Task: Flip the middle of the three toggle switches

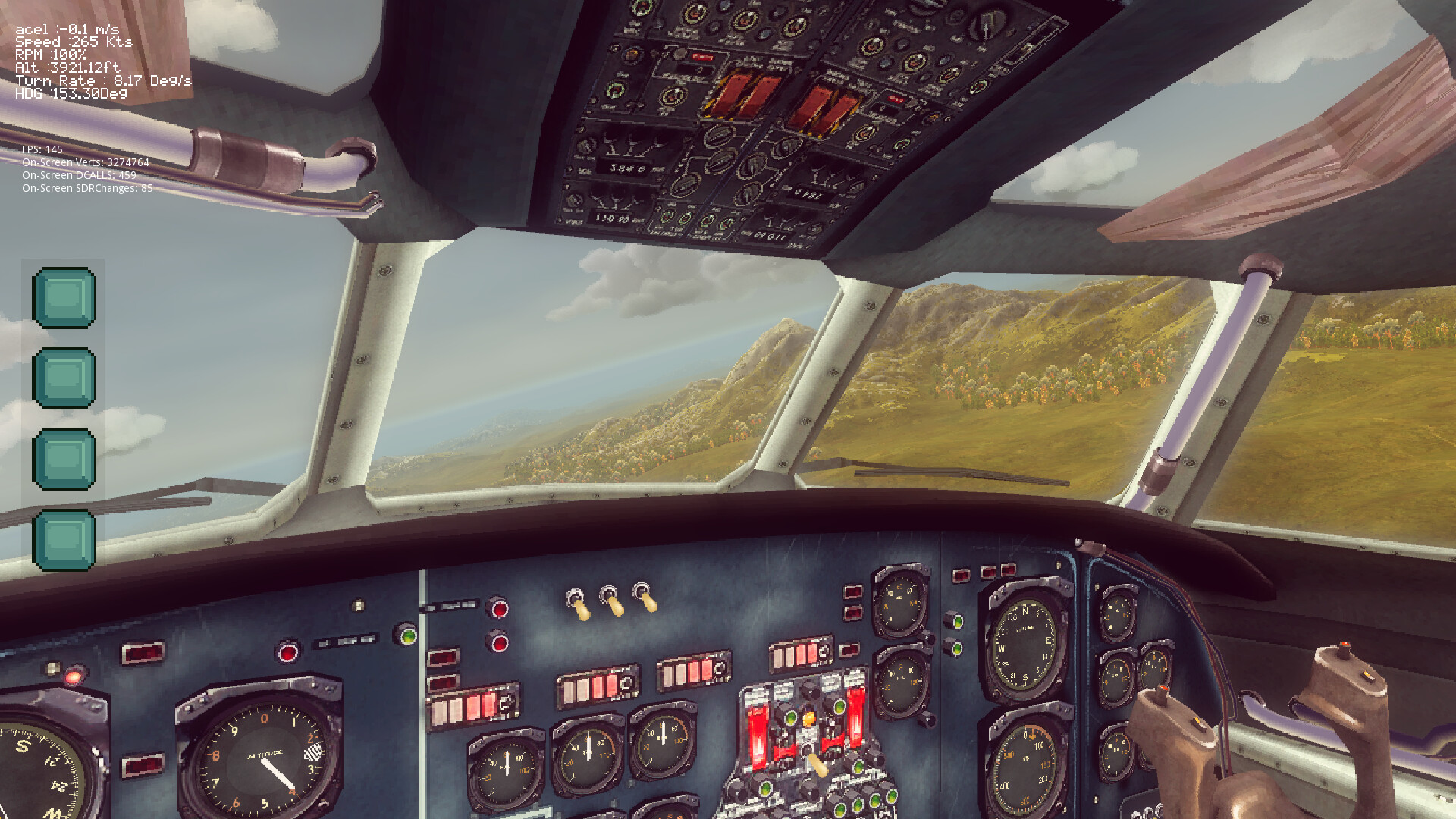Action: tap(610, 601)
